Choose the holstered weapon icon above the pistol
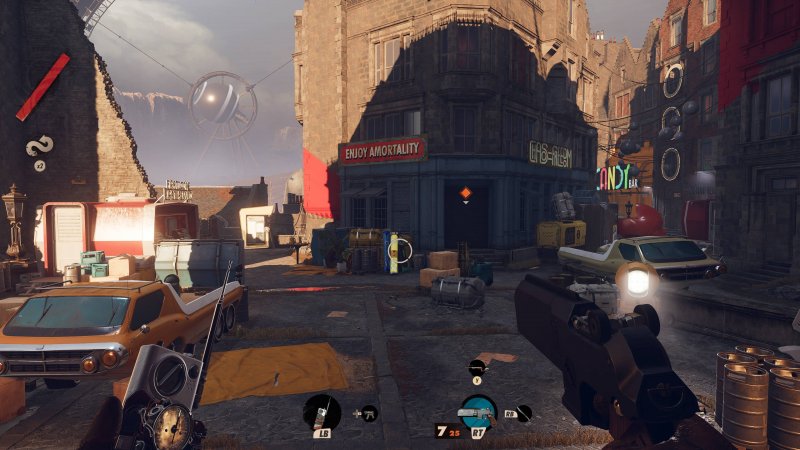The image size is (800, 450). tap(477, 367)
